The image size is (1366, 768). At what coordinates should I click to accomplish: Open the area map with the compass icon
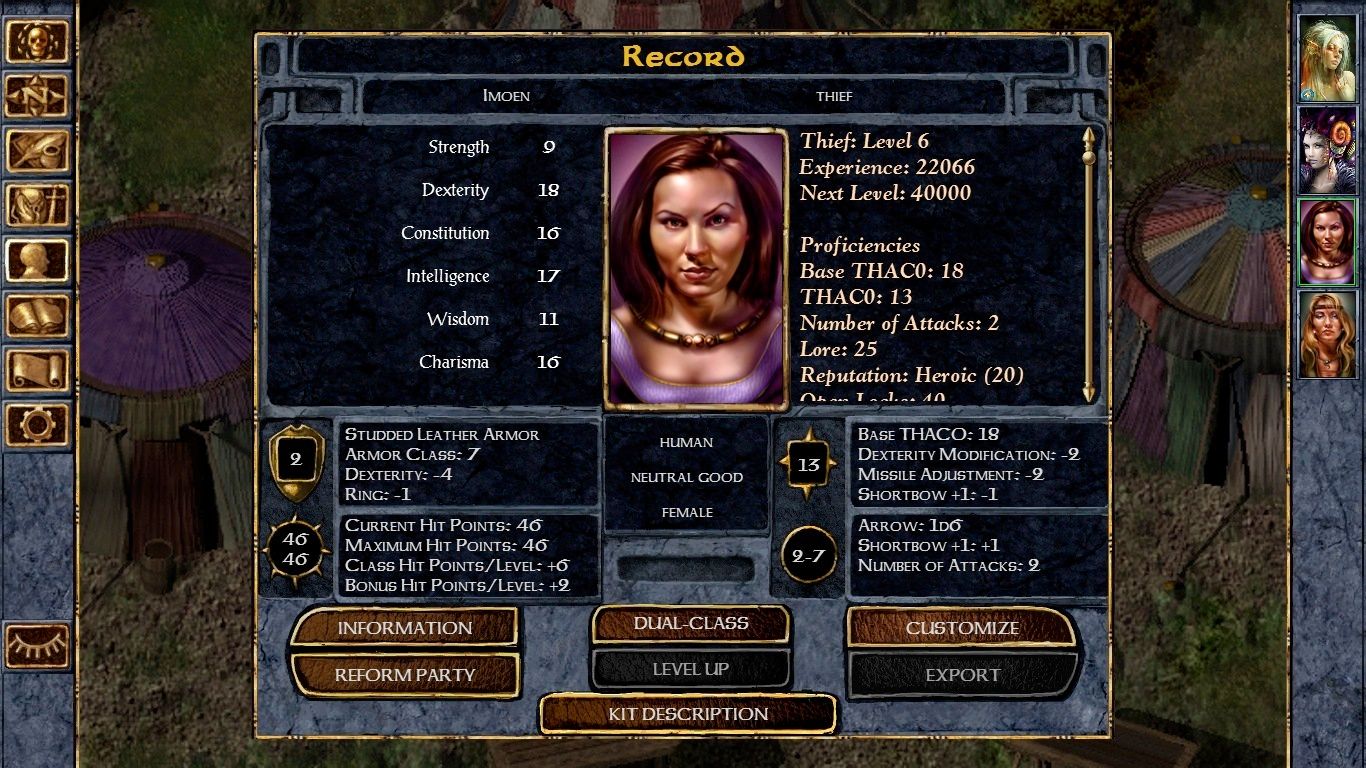coord(38,96)
